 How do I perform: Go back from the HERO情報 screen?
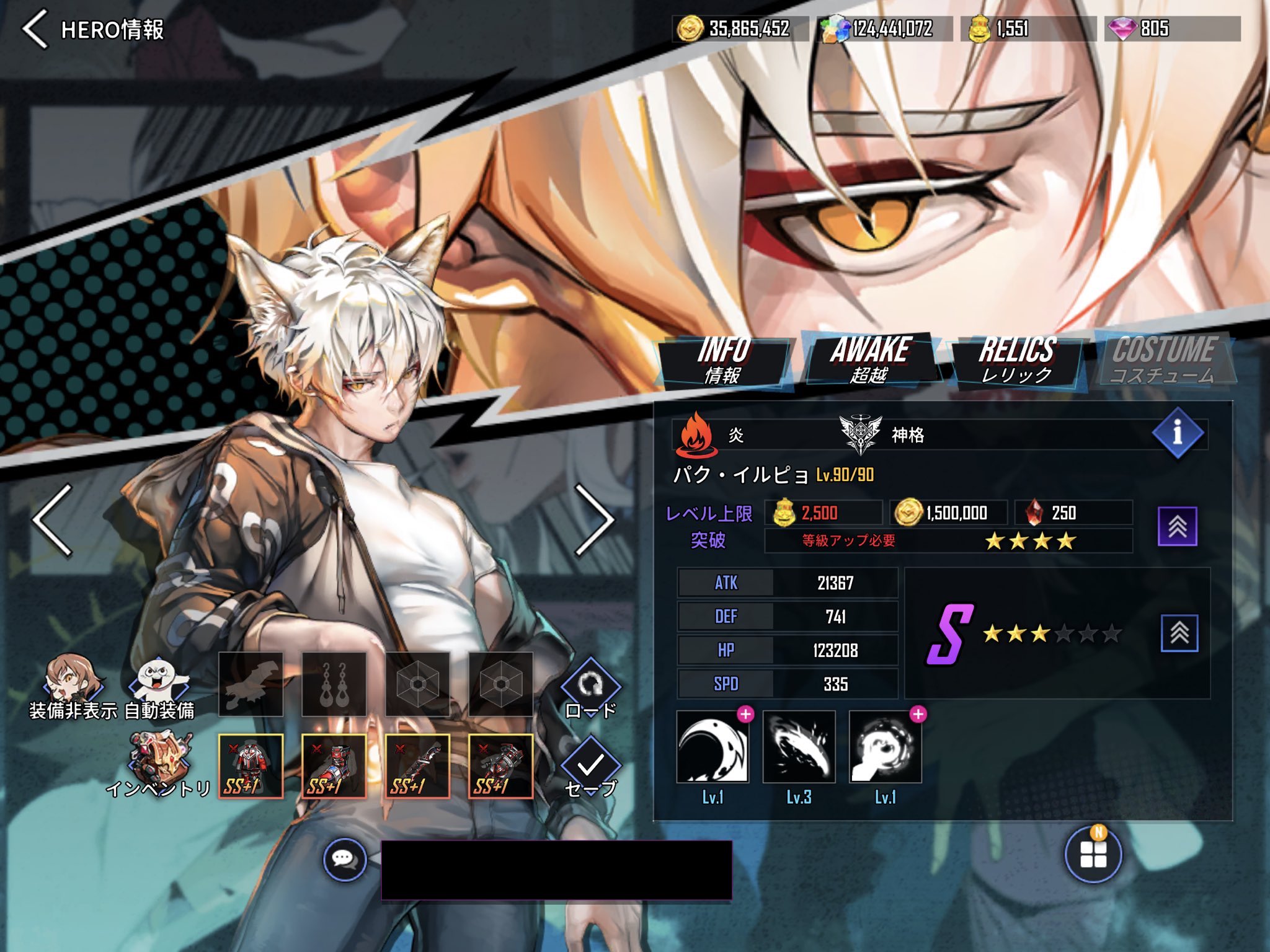(x=35, y=29)
